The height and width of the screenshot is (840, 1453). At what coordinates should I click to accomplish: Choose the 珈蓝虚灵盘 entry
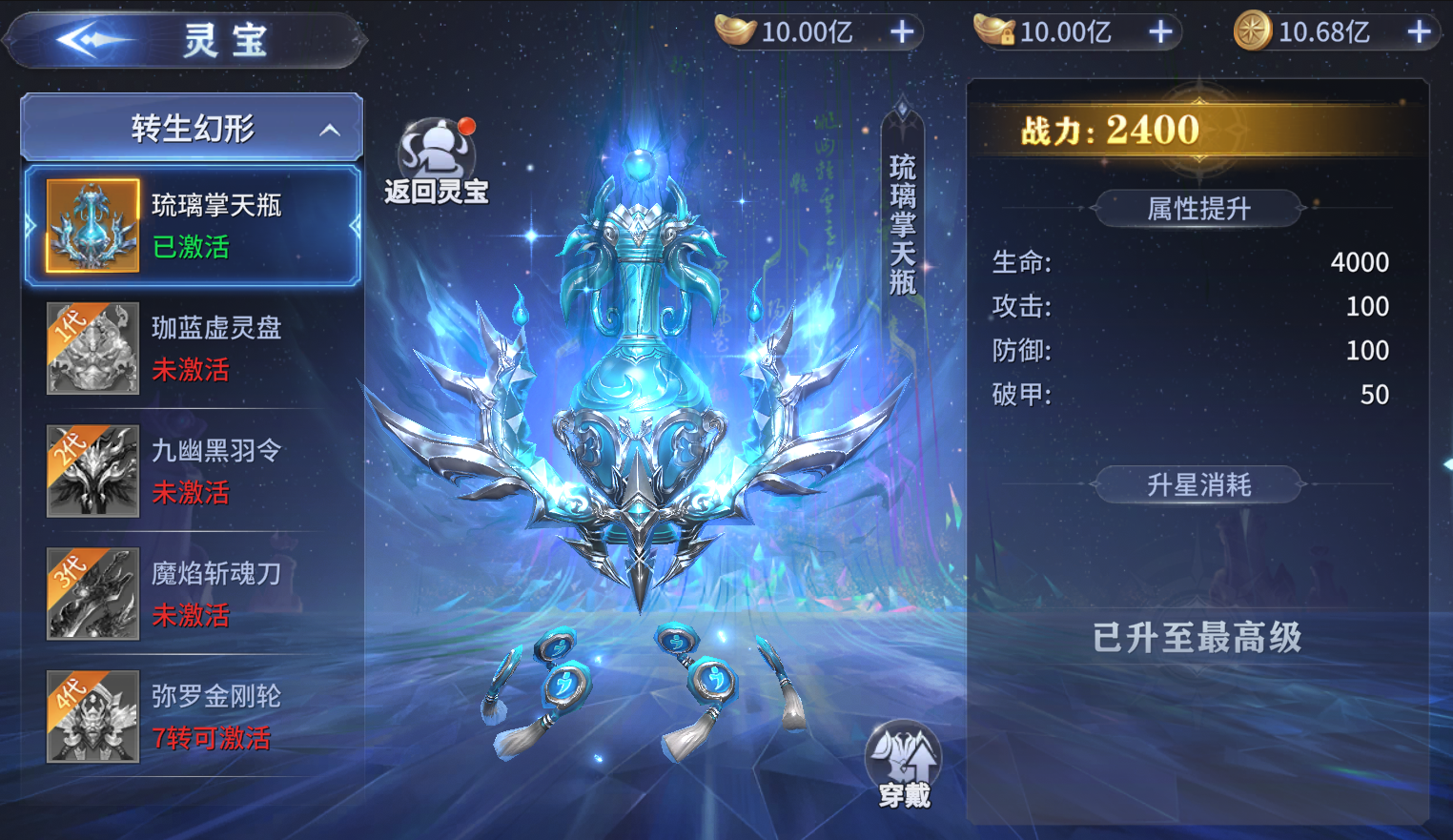tap(193, 349)
